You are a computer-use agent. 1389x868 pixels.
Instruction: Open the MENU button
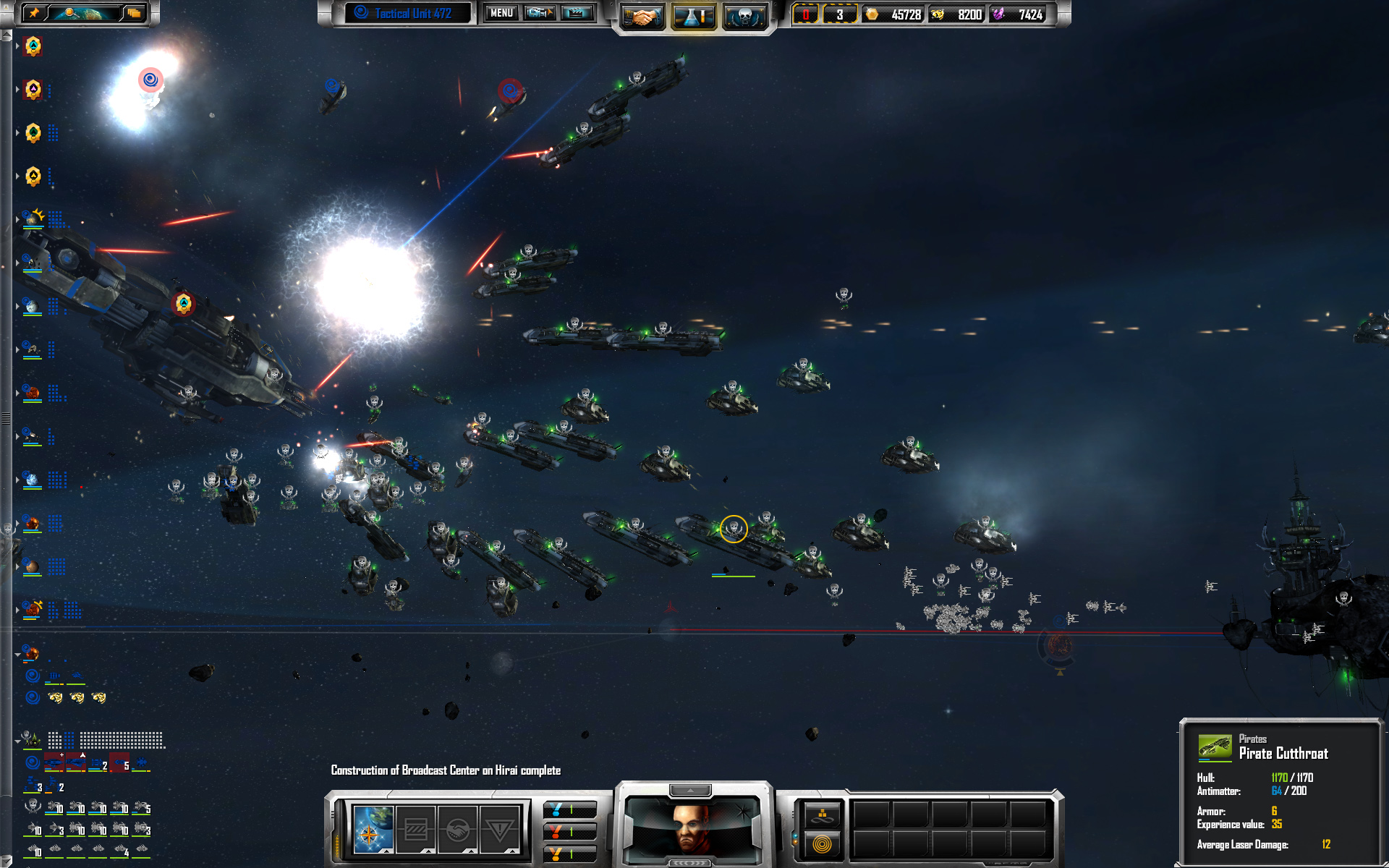click(x=501, y=13)
